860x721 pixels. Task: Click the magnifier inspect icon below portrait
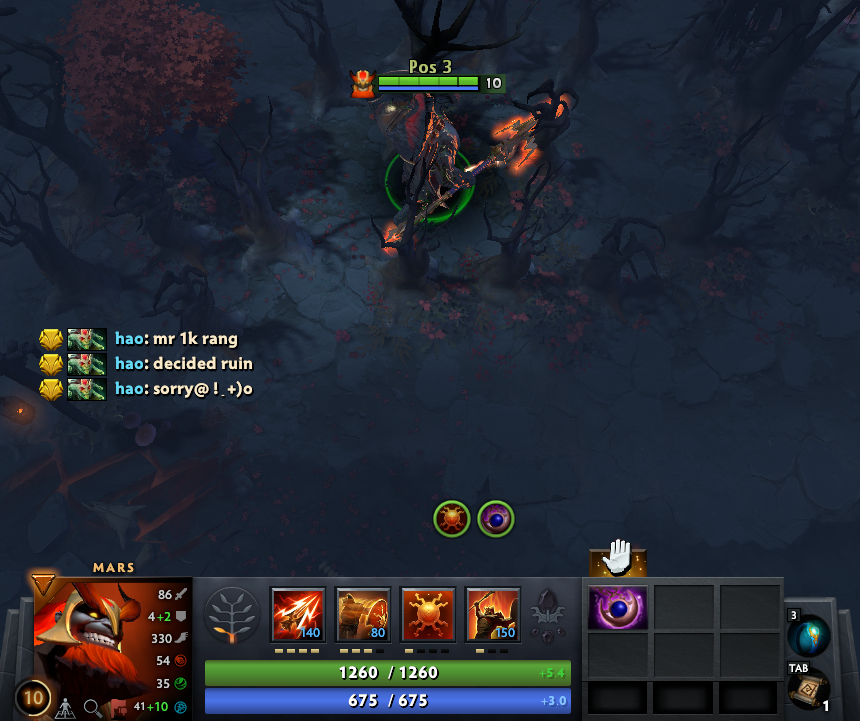point(93,708)
